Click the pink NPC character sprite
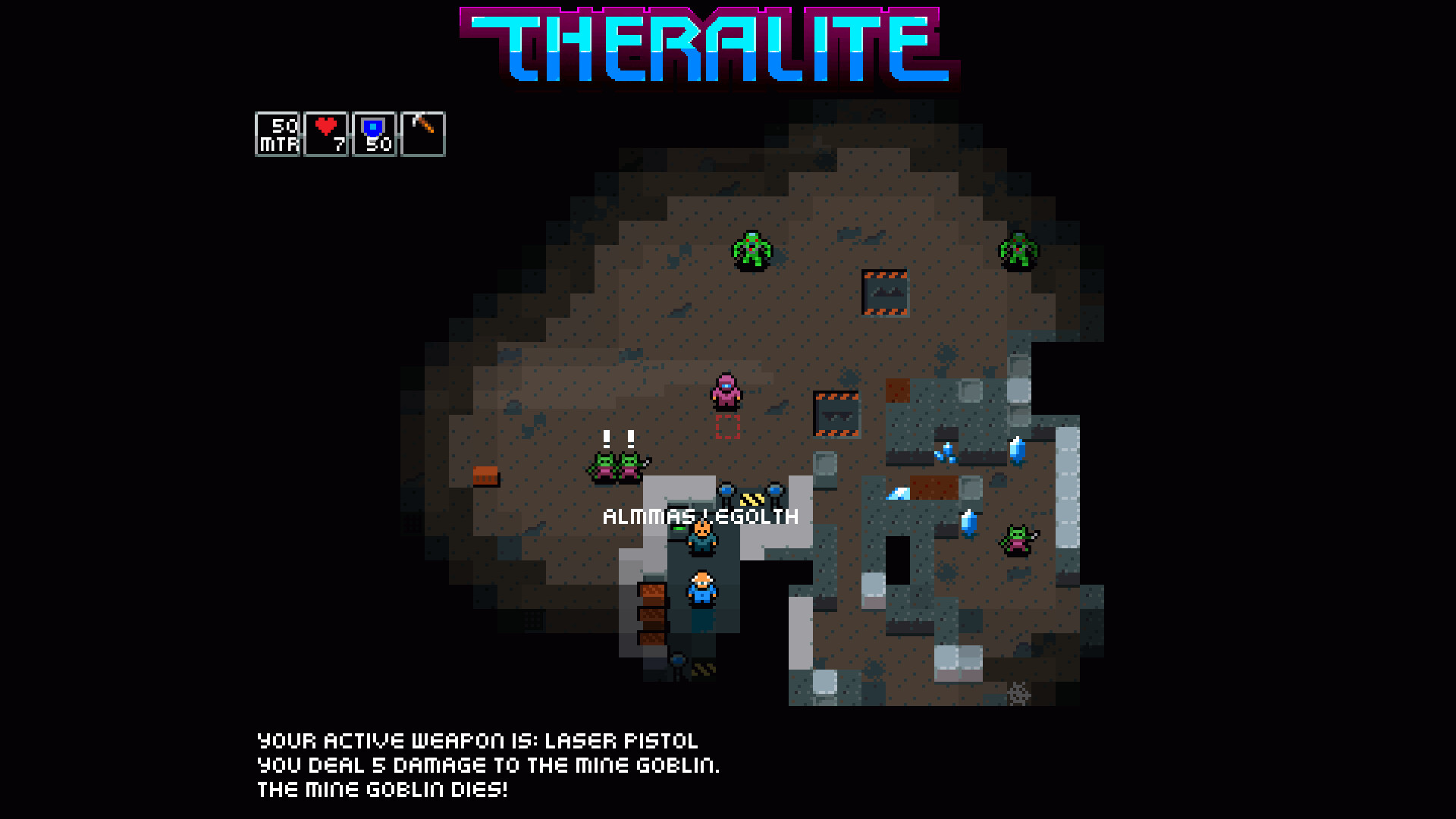The height and width of the screenshot is (819, 1456). tap(726, 391)
